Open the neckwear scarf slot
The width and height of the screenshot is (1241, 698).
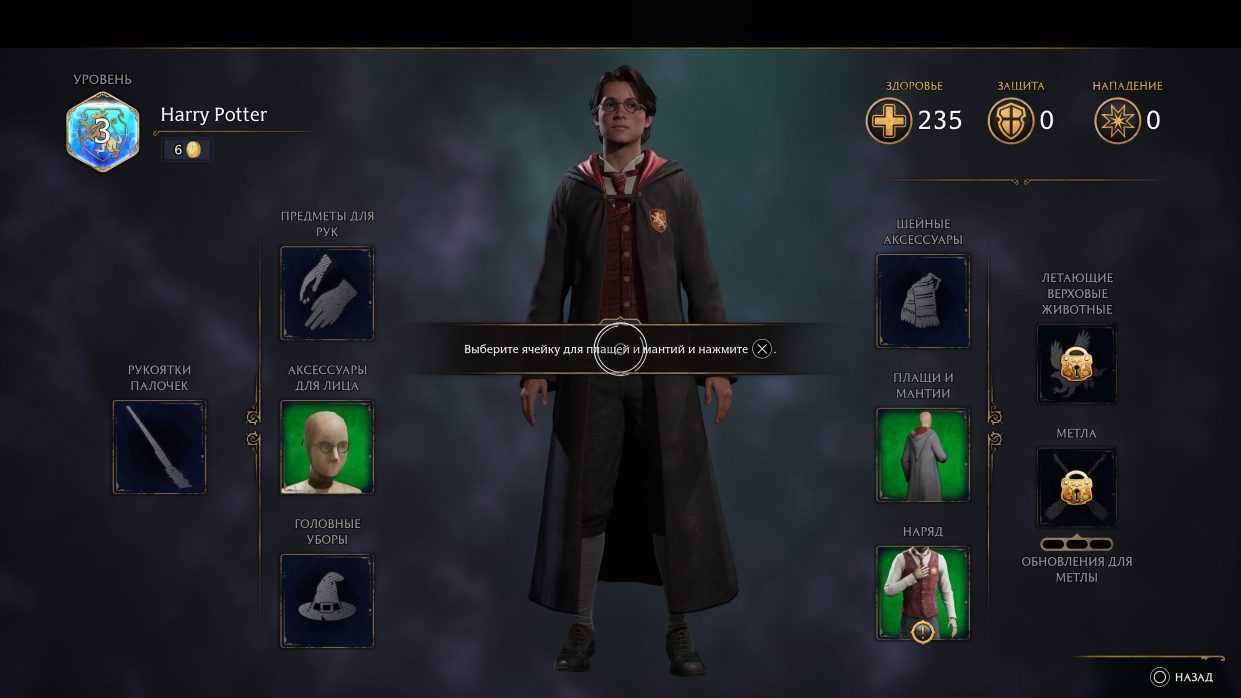point(923,301)
